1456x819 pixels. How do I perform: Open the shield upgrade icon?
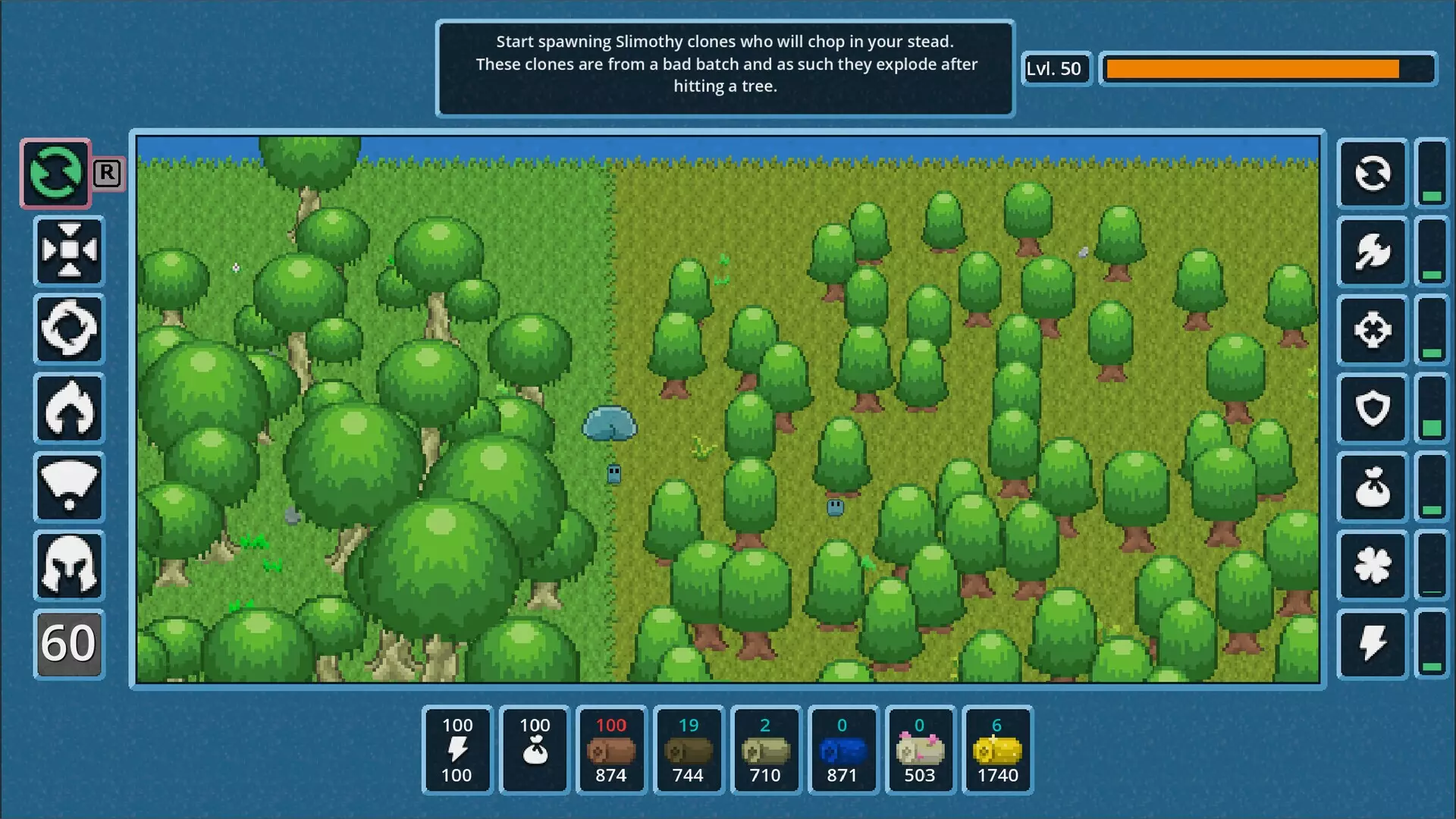tap(1373, 409)
